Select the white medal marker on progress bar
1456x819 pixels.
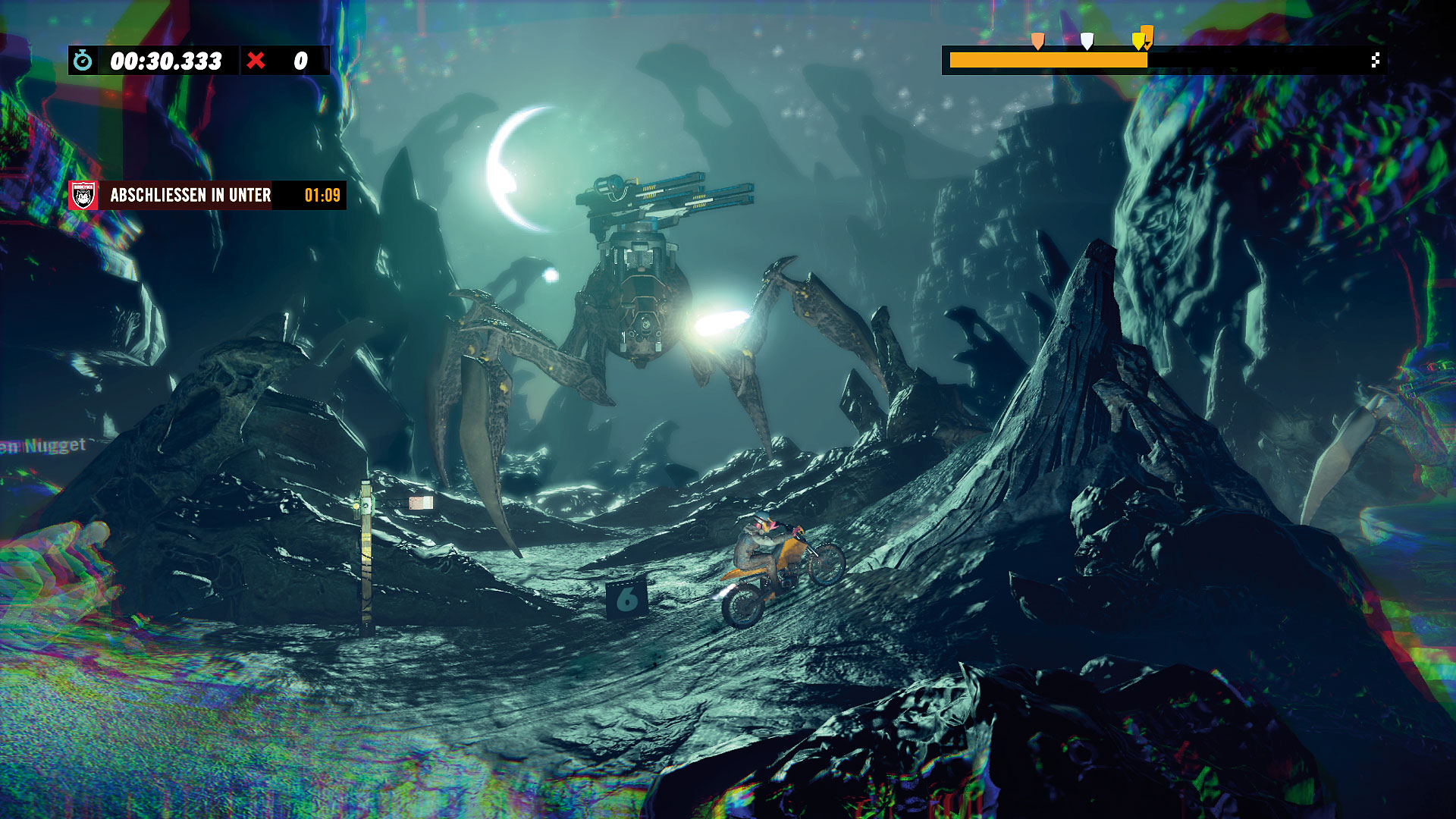click(1087, 41)
